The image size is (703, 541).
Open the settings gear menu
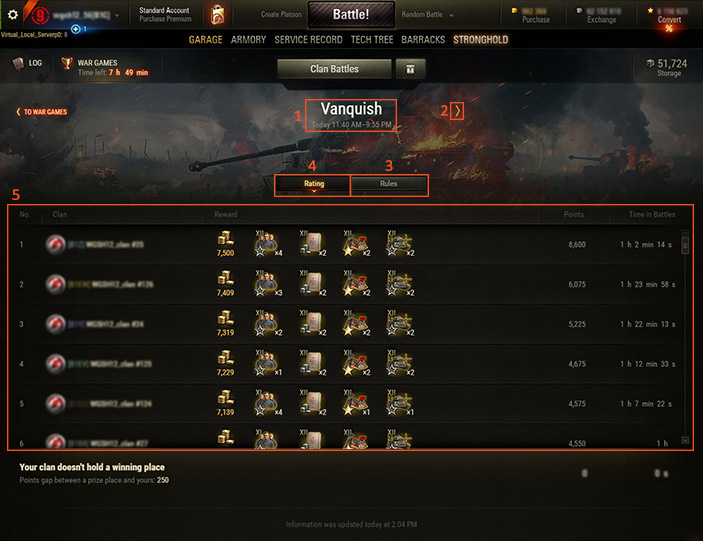[x=14, y=14]
